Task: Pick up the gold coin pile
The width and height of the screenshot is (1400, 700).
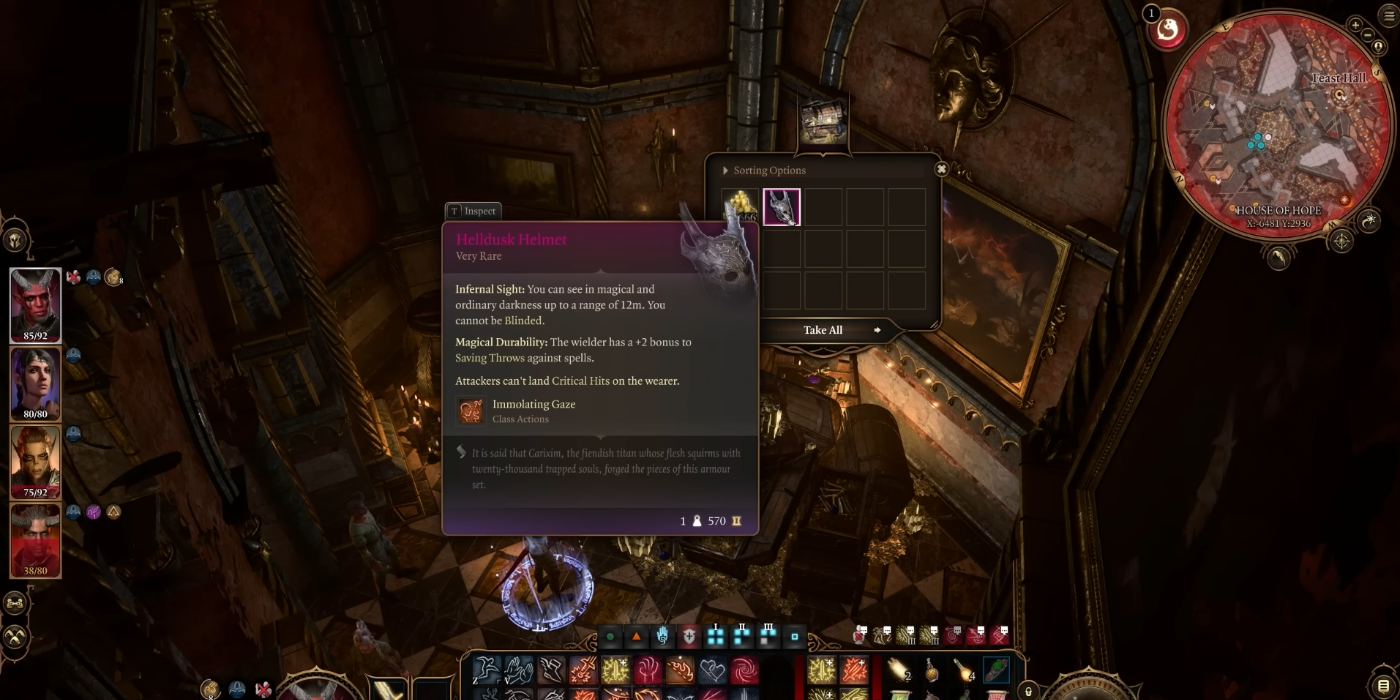Action: [x=740, y=206]
